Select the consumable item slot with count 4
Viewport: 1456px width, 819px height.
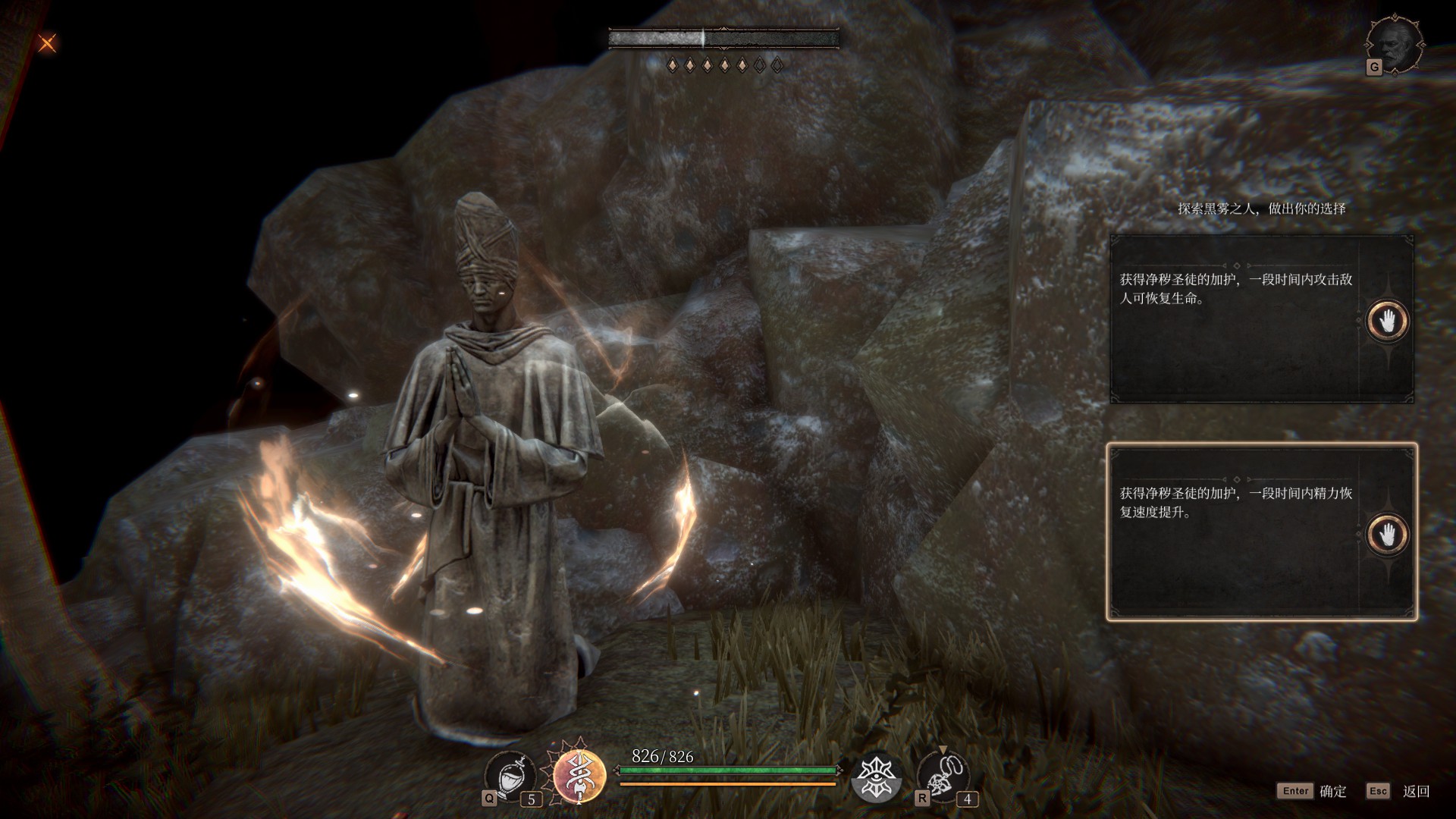[x=943, y=777]
